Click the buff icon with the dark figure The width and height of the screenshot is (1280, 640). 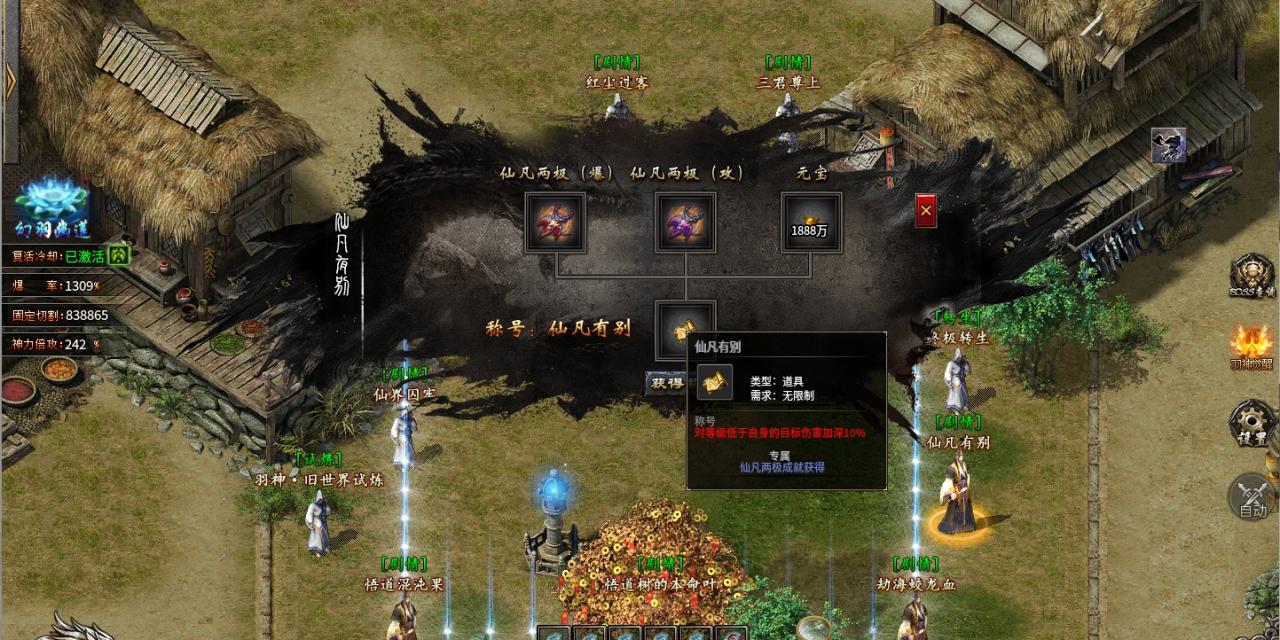coord(1168,145)
